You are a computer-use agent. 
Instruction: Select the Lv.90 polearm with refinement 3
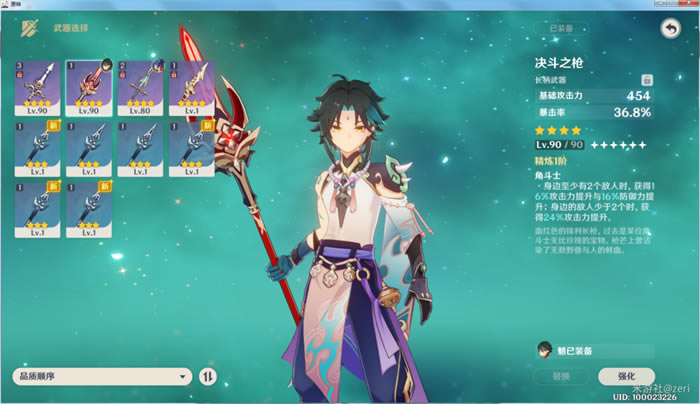tap(36, 86)
